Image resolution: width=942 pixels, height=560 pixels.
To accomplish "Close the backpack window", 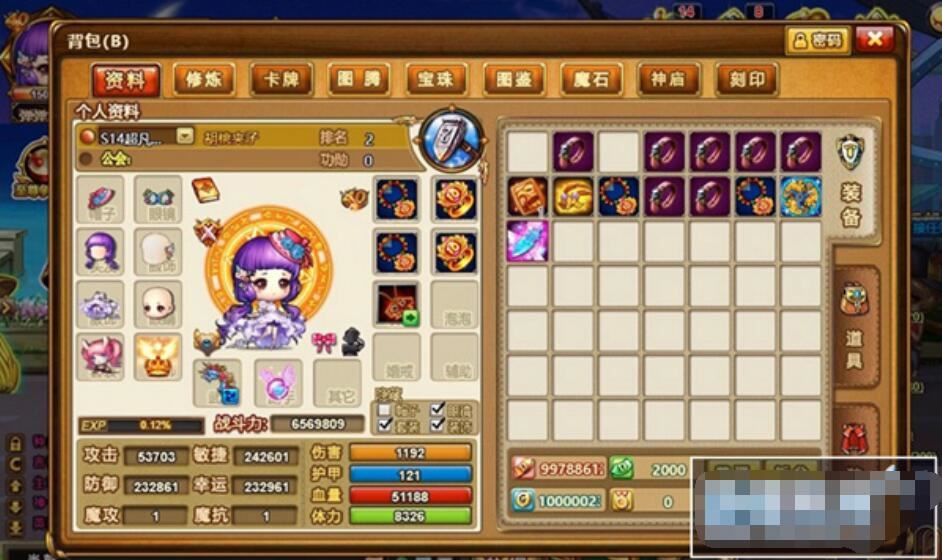I will click(x=874, y=40).
